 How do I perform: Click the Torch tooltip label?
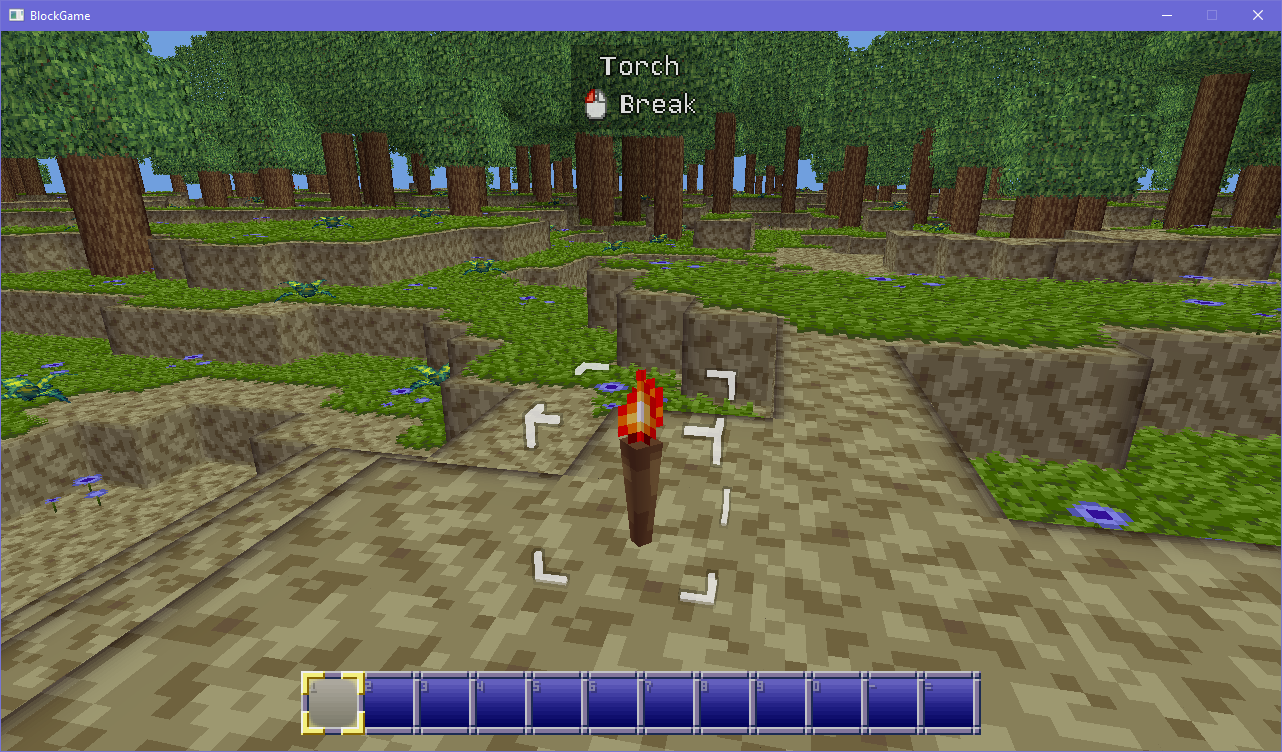[640, 65]
